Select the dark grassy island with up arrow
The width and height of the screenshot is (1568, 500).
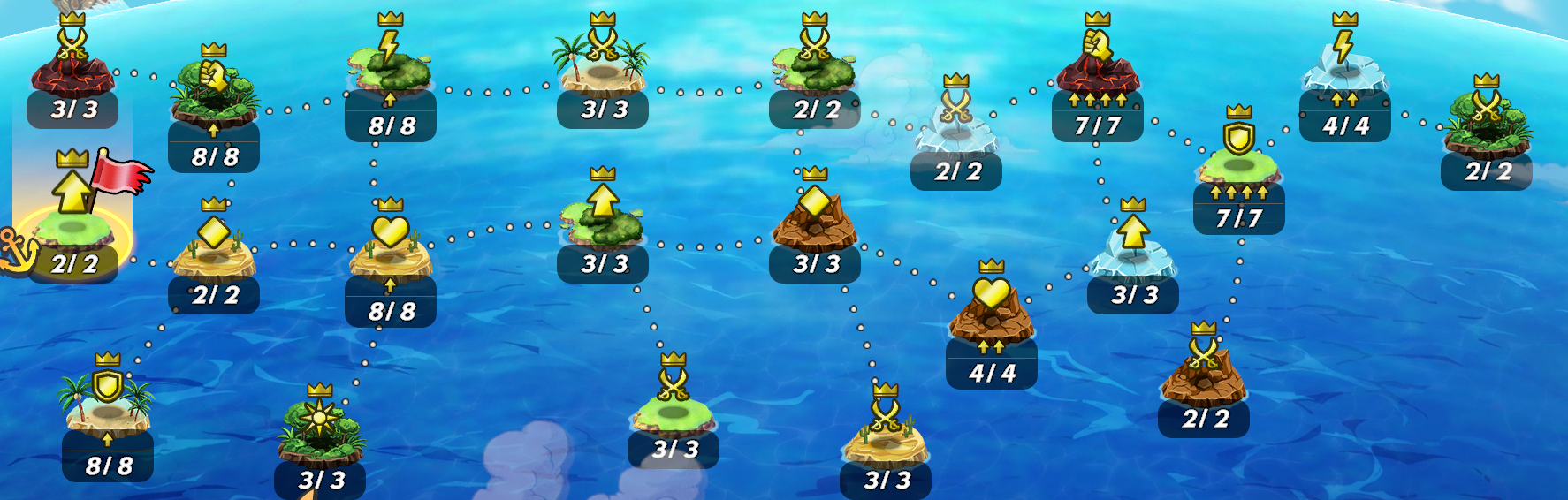(x=602, y=221)
